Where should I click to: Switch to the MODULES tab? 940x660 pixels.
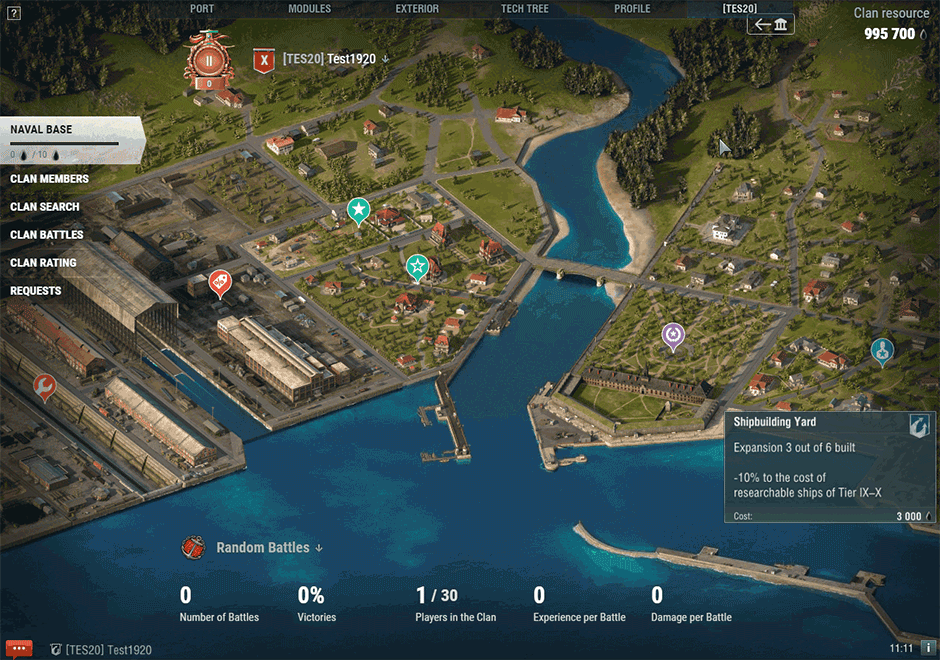(x=309, y=9)
